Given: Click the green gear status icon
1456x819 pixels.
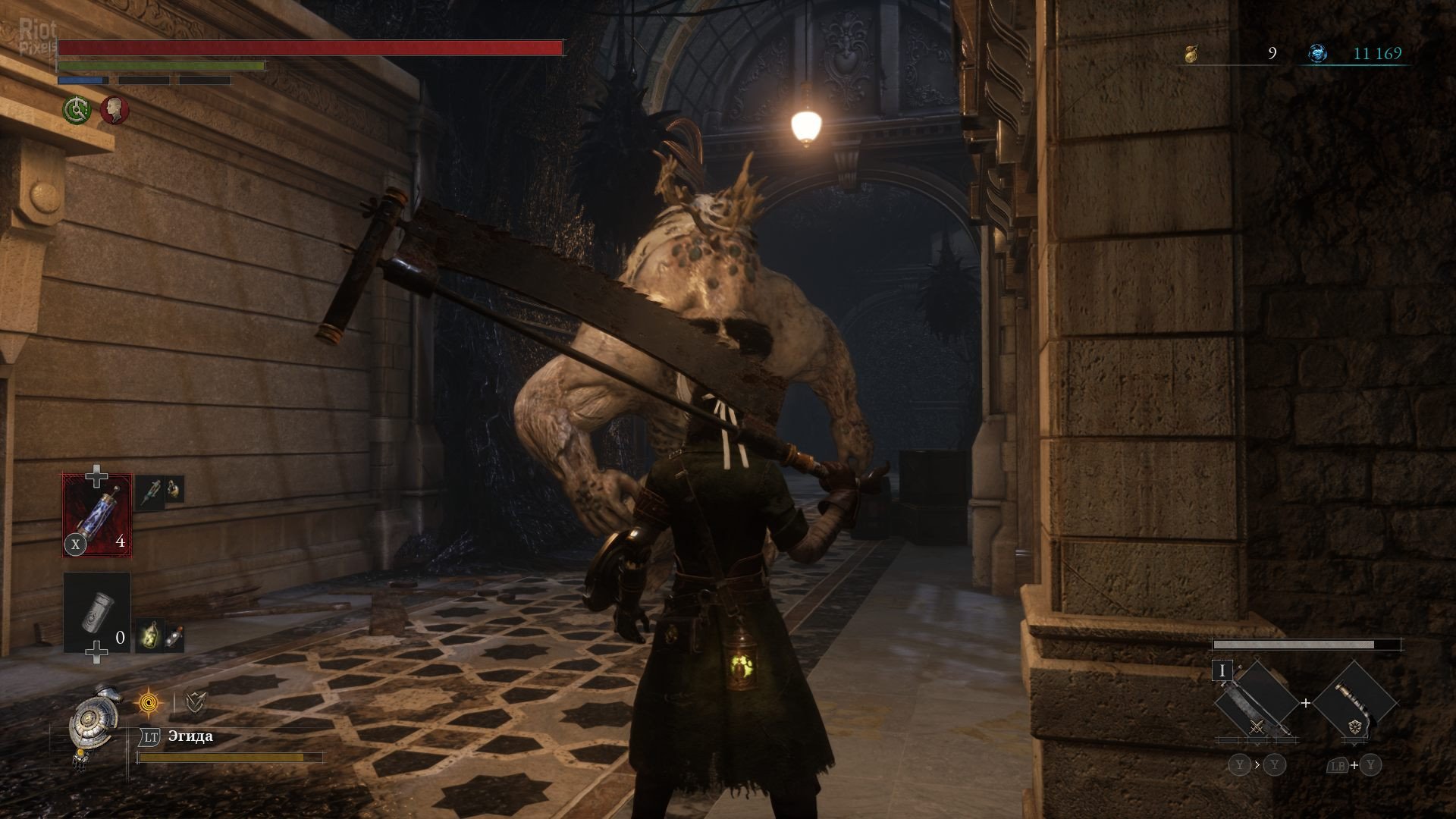Looking at the screenshot, I should point(77,111).
